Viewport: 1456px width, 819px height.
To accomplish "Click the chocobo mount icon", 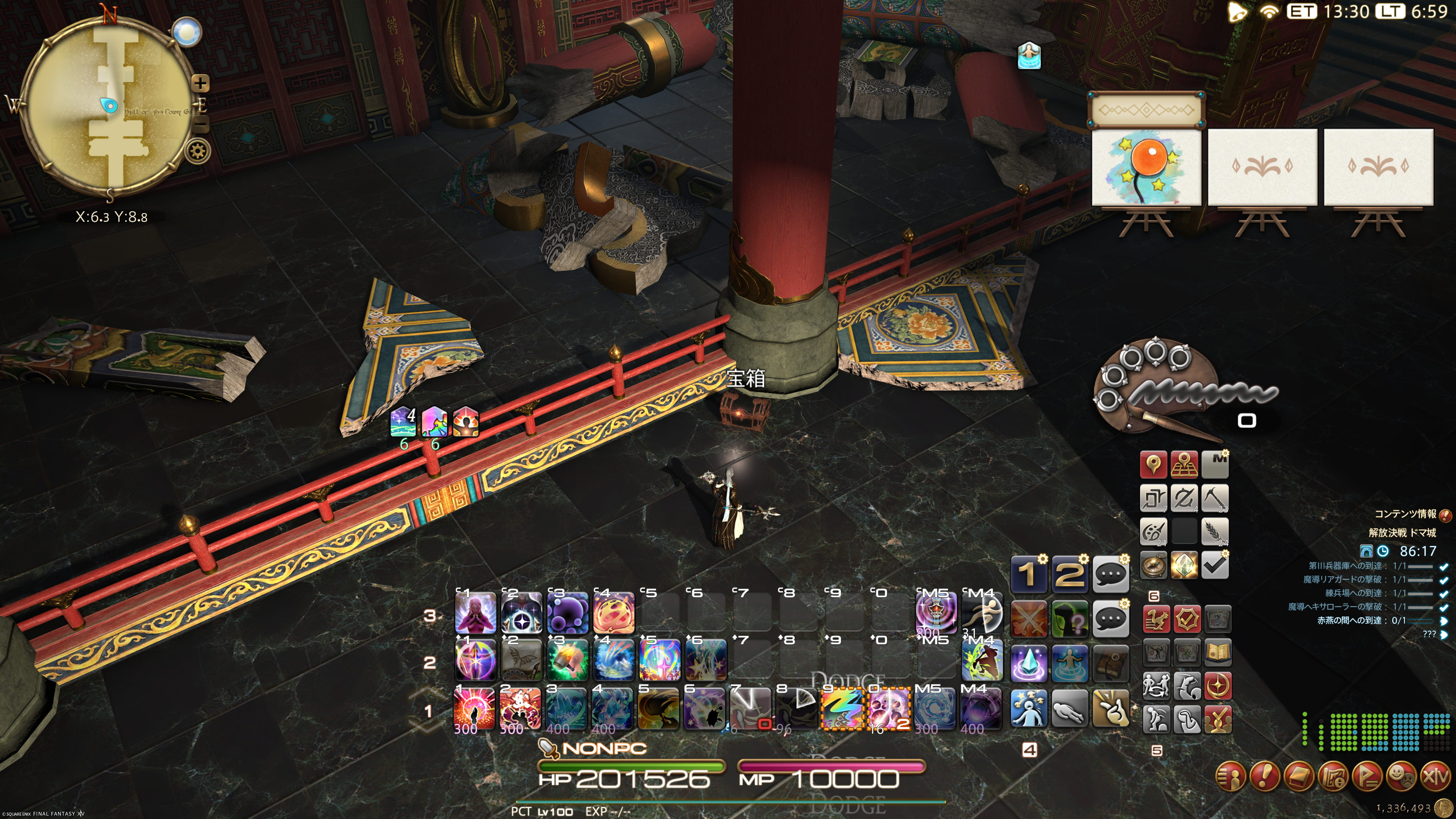I will click(1156, 620).
